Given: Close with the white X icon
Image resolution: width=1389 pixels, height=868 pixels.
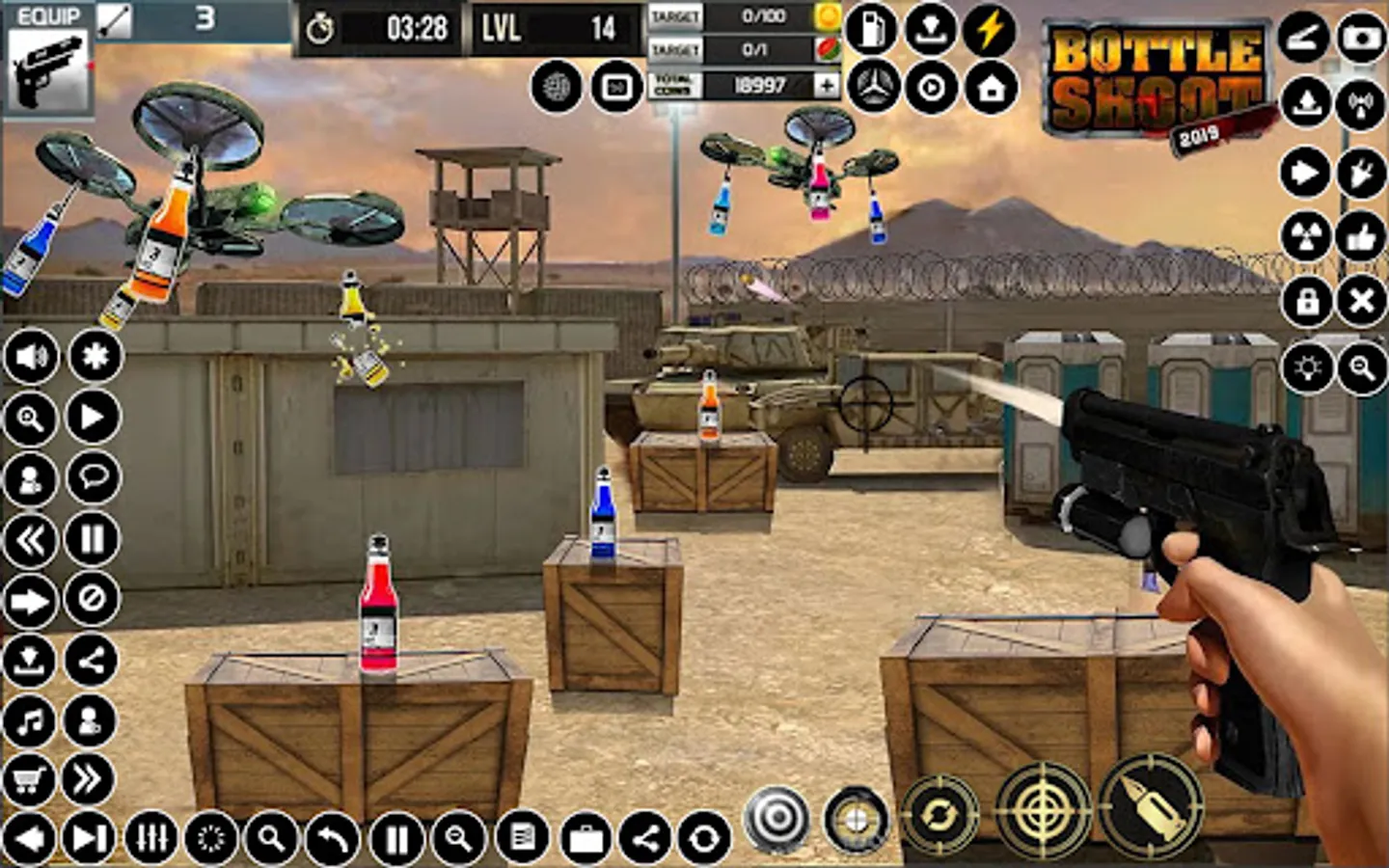Looking at the screenshot, I should 1361,302.
